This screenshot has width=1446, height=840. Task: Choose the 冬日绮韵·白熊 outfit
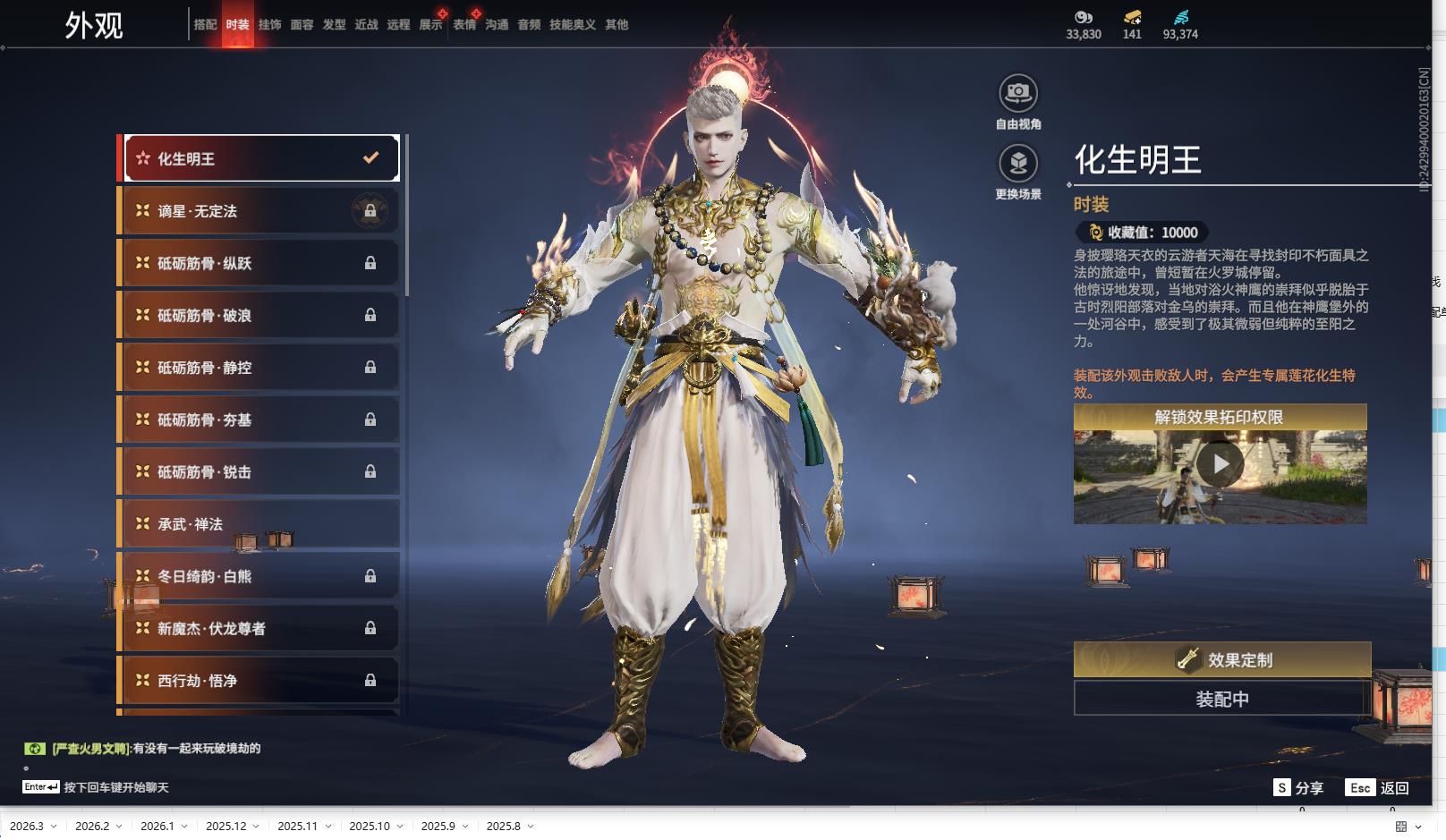(x=260, y=576)
